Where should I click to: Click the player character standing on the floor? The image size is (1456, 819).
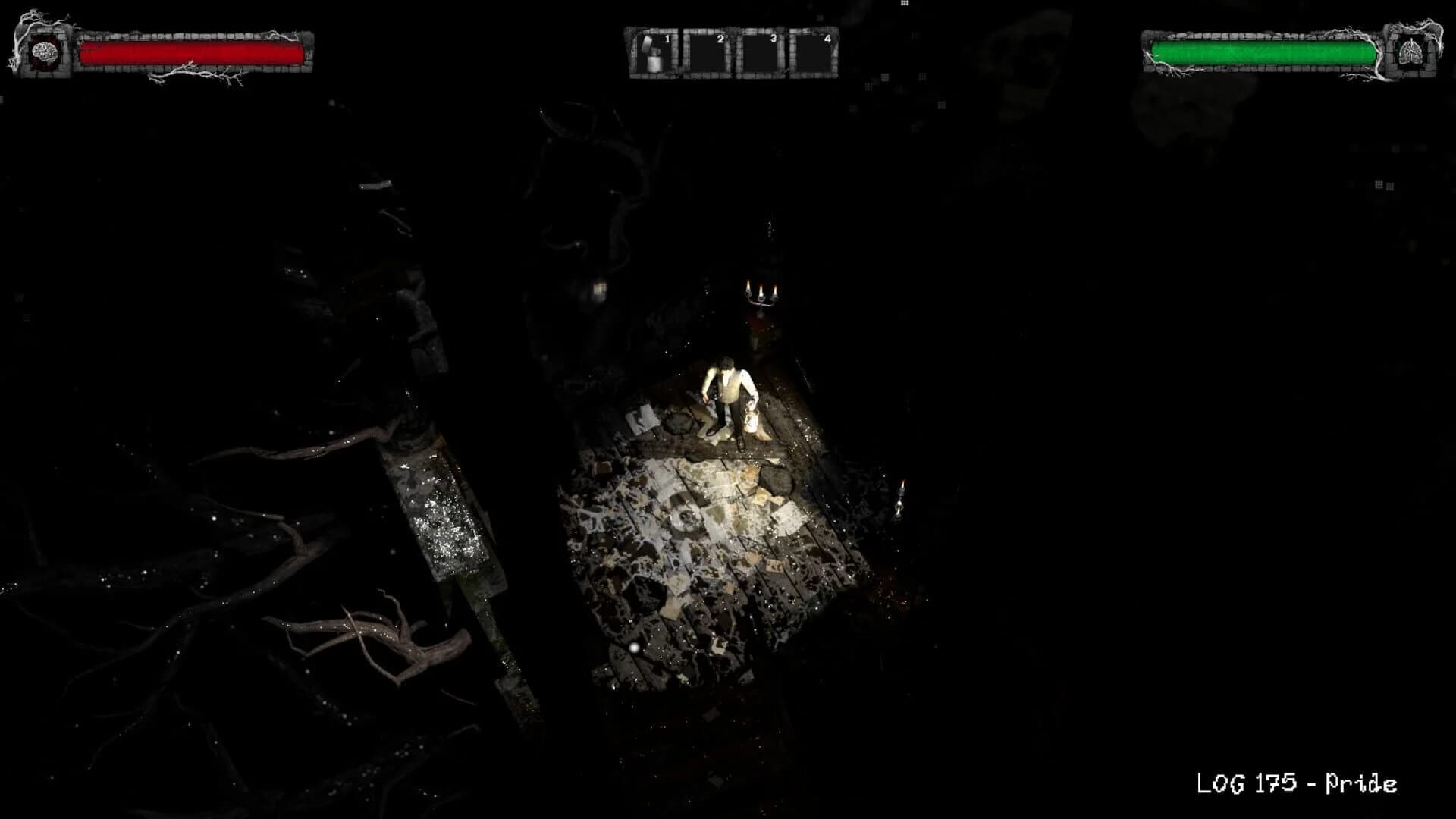point(728,394)
